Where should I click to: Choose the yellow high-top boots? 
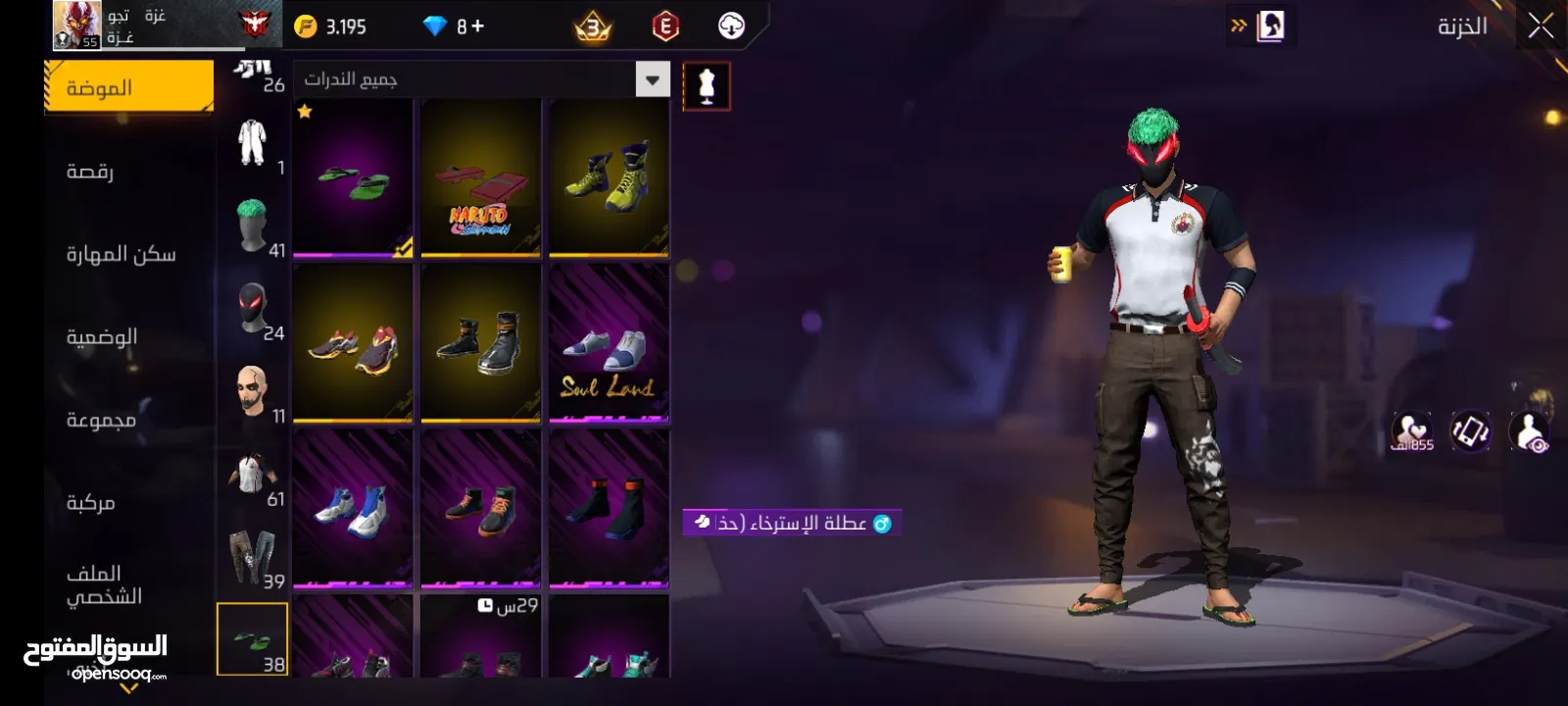coord(609,178)
